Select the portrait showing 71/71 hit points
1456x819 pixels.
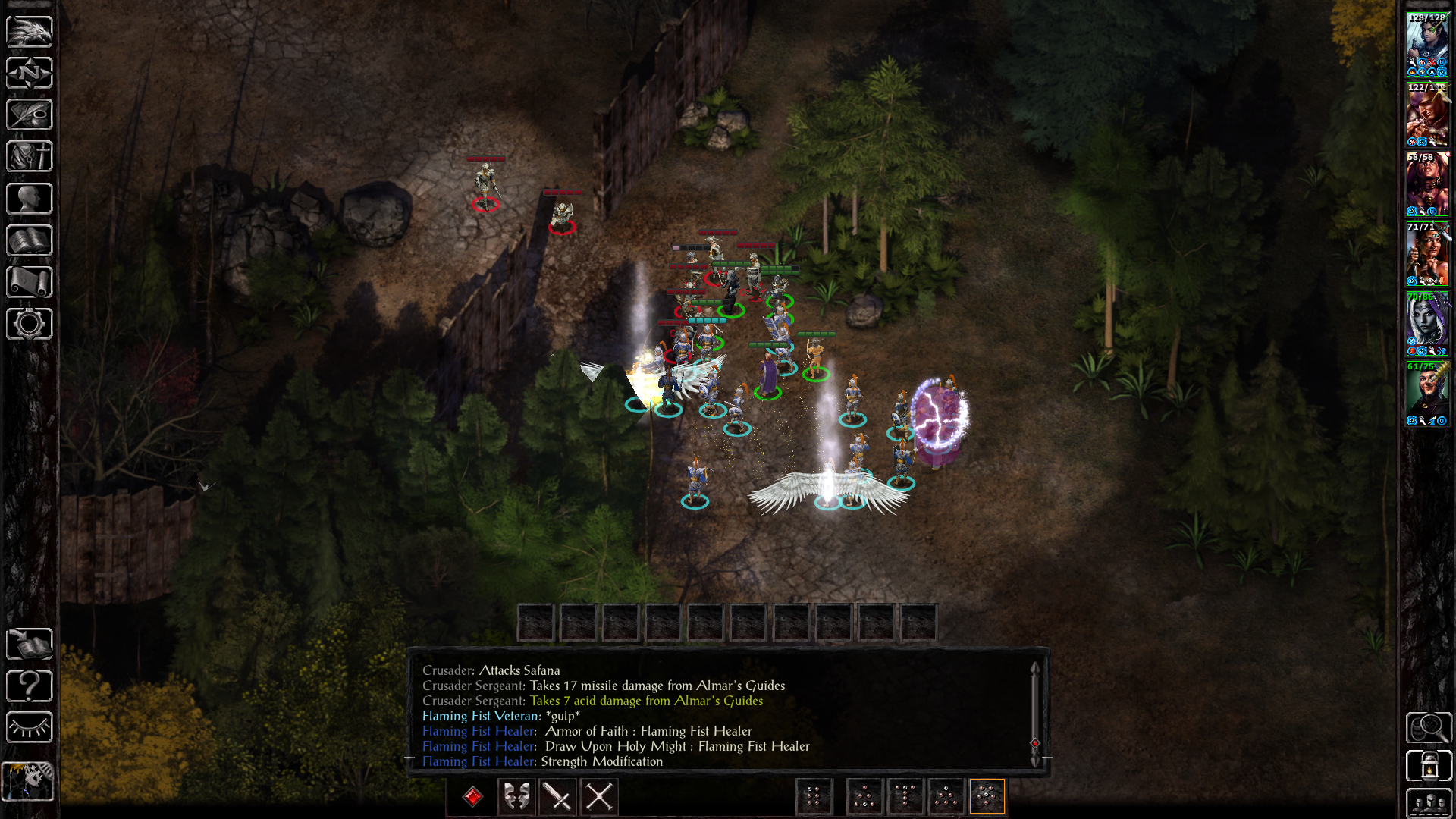pos(1426,254)
